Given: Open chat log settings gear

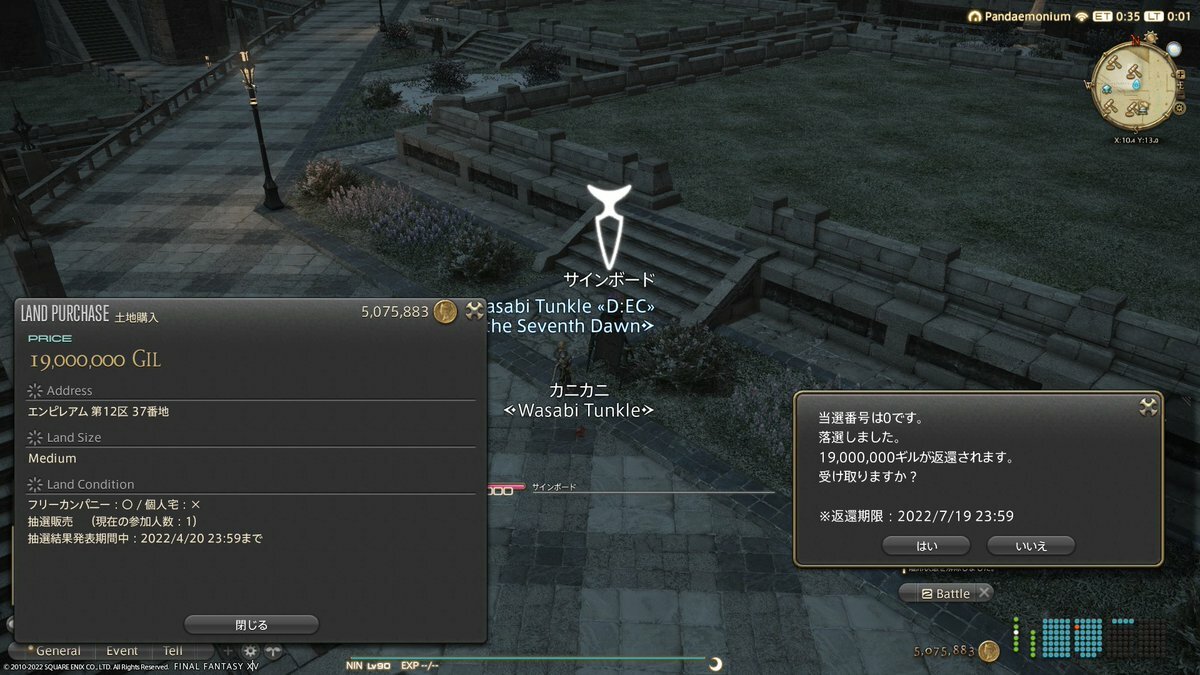Looking at the screenshot, I should pos(250,650).
